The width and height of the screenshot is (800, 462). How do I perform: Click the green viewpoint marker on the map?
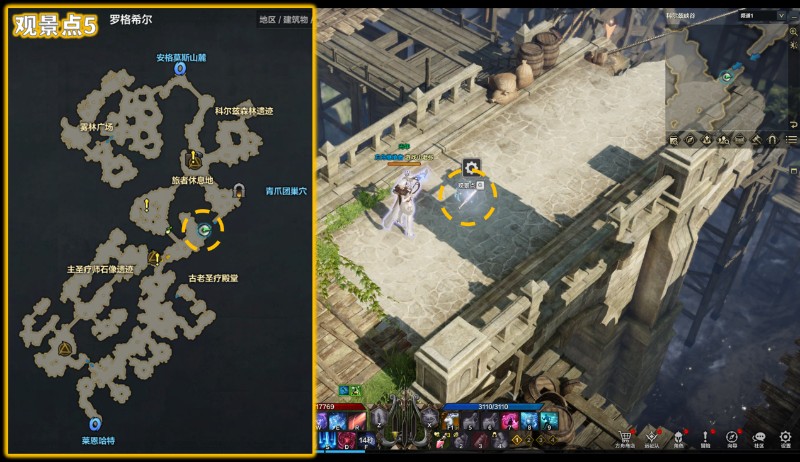tap(203, 230)
